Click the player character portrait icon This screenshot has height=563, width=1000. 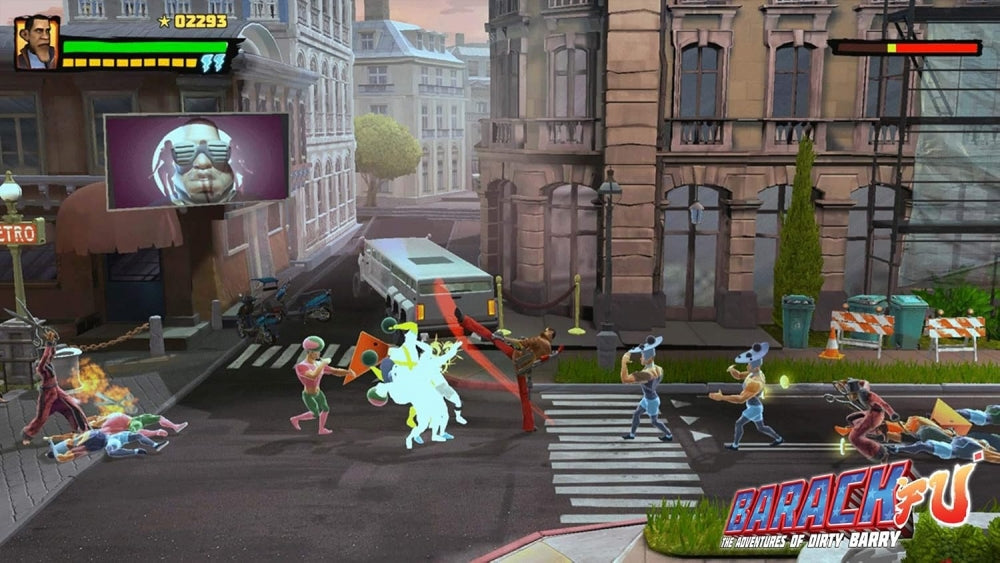37,43
